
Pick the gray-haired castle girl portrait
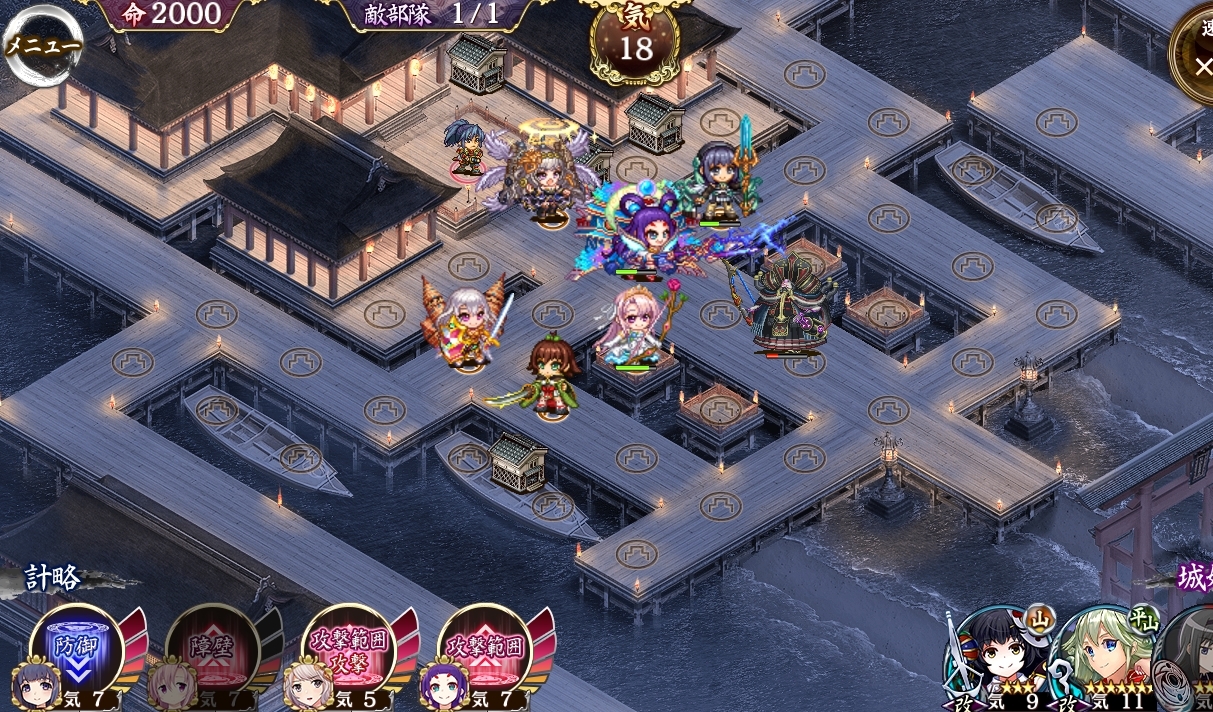[1189, 661]
